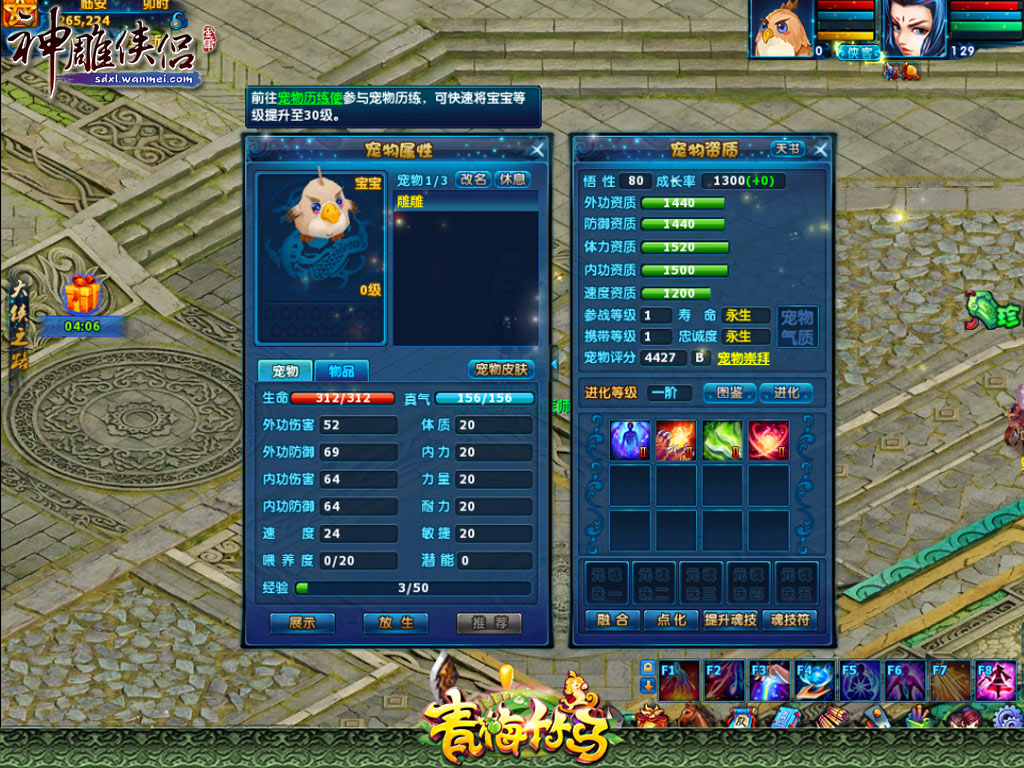Open the 宠物皮肤 pet skin menu

coord(500,369)
